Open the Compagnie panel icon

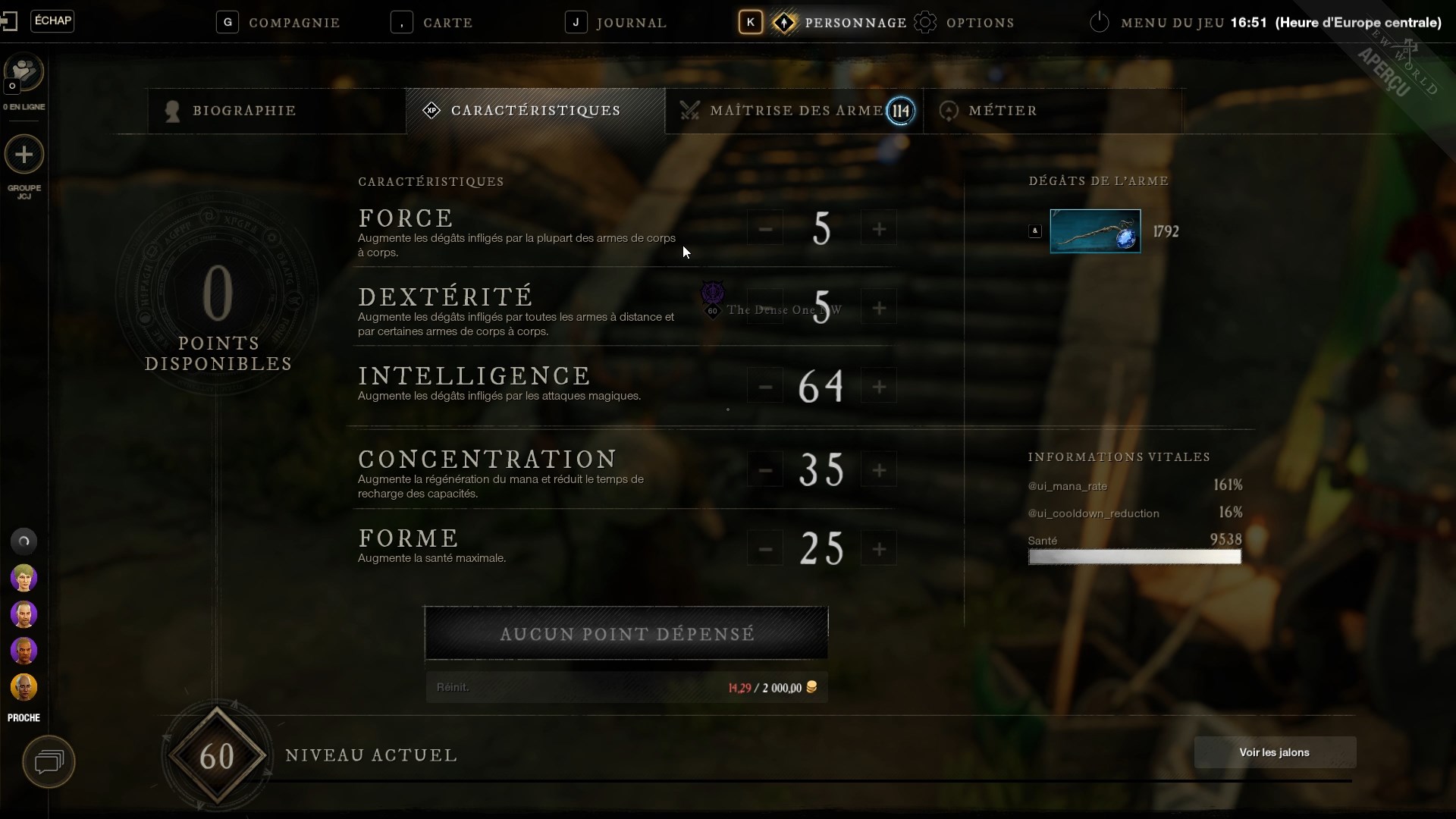tap(228, 22)
